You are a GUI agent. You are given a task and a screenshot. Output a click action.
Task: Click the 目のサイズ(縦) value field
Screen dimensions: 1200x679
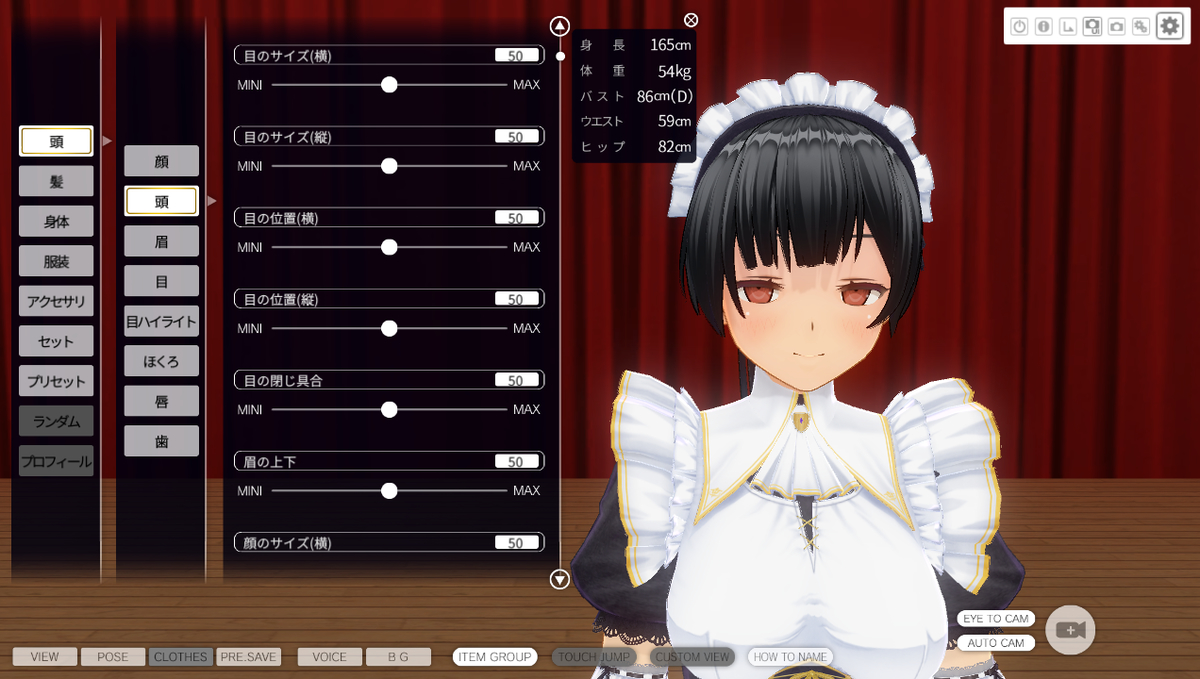tap(516, 137)
